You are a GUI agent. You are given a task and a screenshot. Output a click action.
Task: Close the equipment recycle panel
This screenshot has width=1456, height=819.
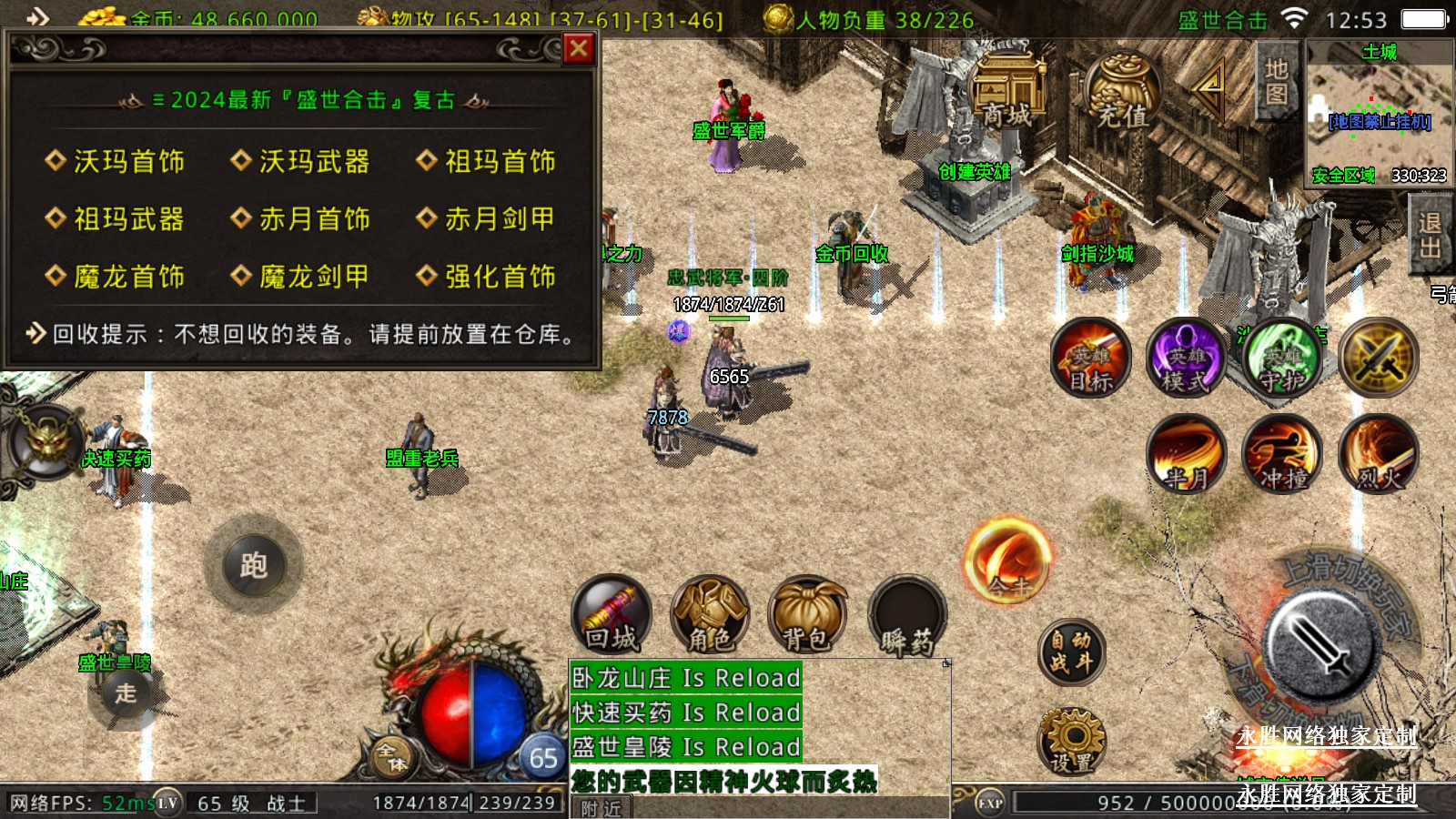click(579, 48)
